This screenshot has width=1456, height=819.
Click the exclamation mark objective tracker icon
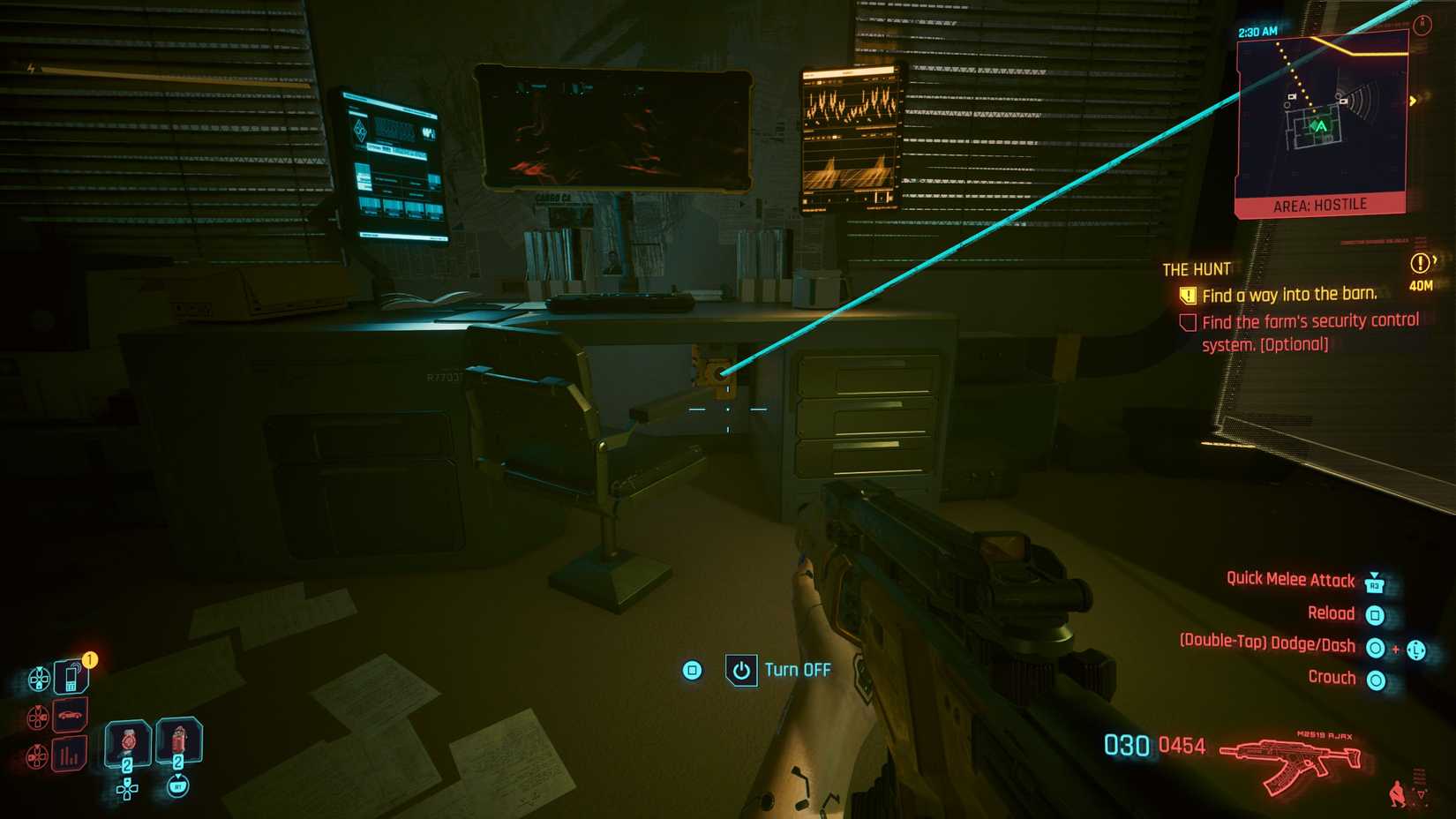coord(1422,261)
